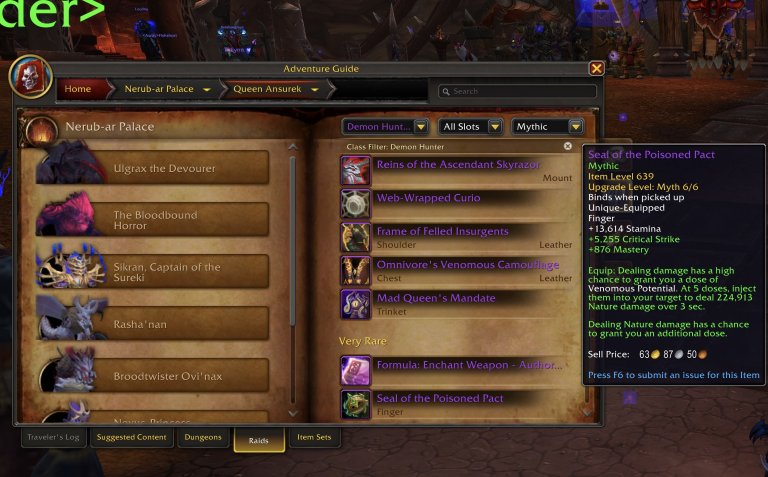Clear the Demon Hunter class filter
This screenshot has height=477, width=768.
568,146
